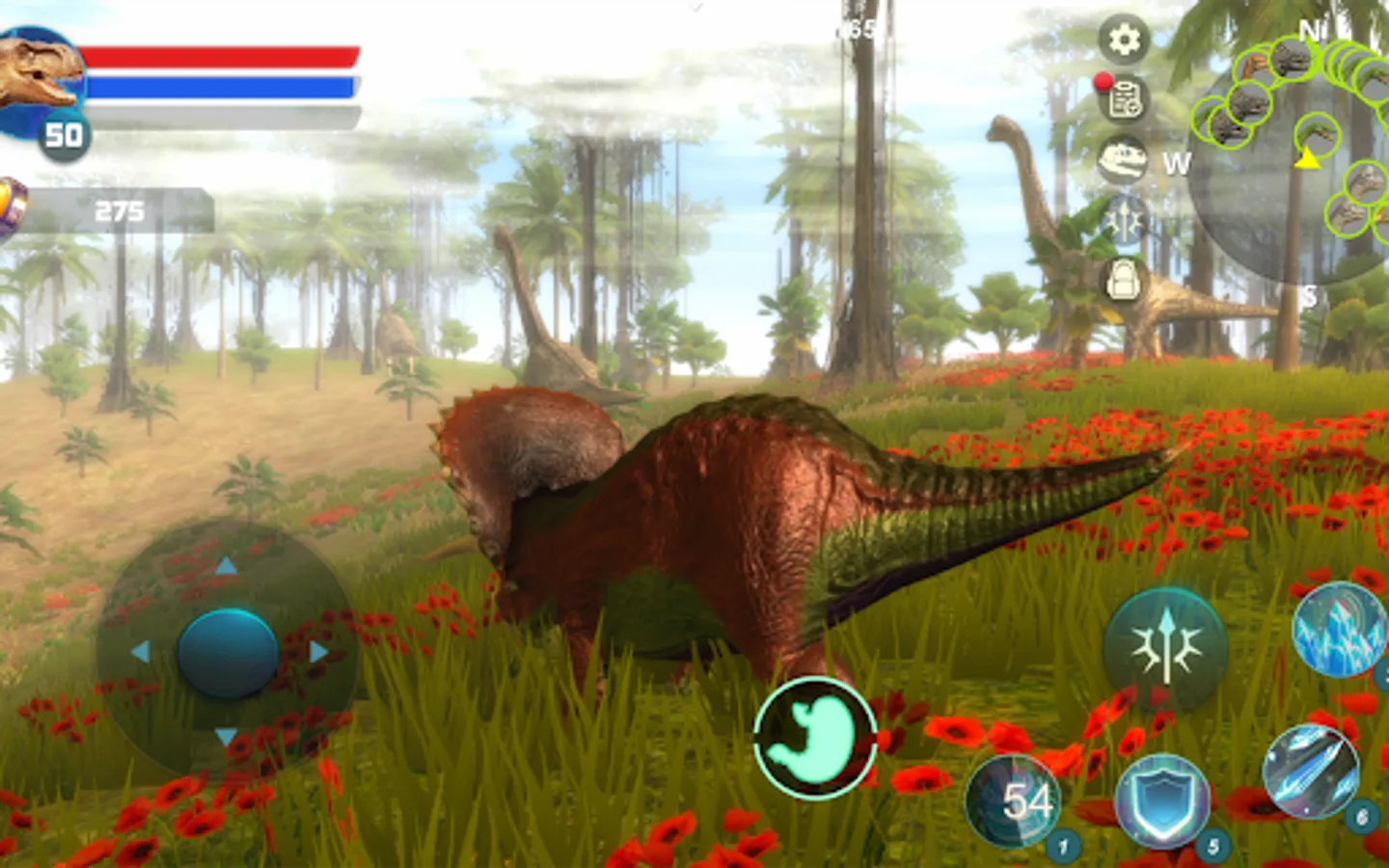The width and height of the screenshot is (1389, 868).
Task: Tap the joystick's right arrow
Action: pos(317,653)
